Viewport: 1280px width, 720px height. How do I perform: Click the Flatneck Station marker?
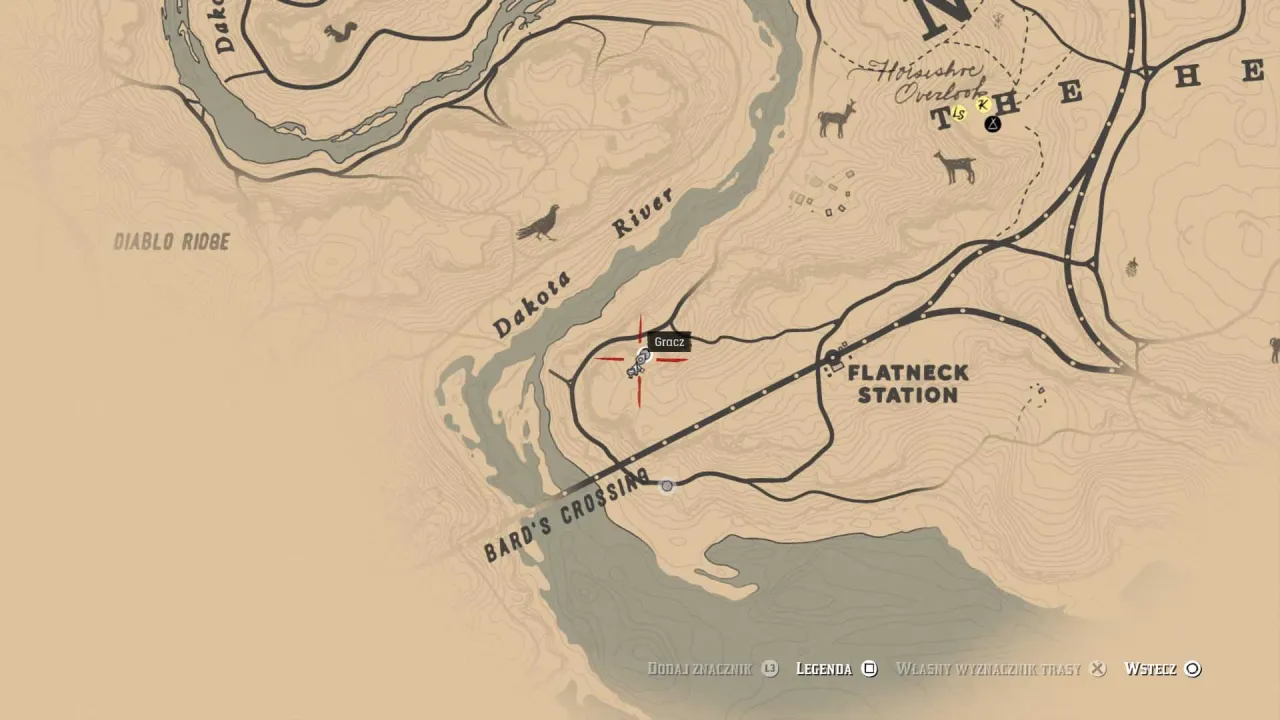(833, 356)
